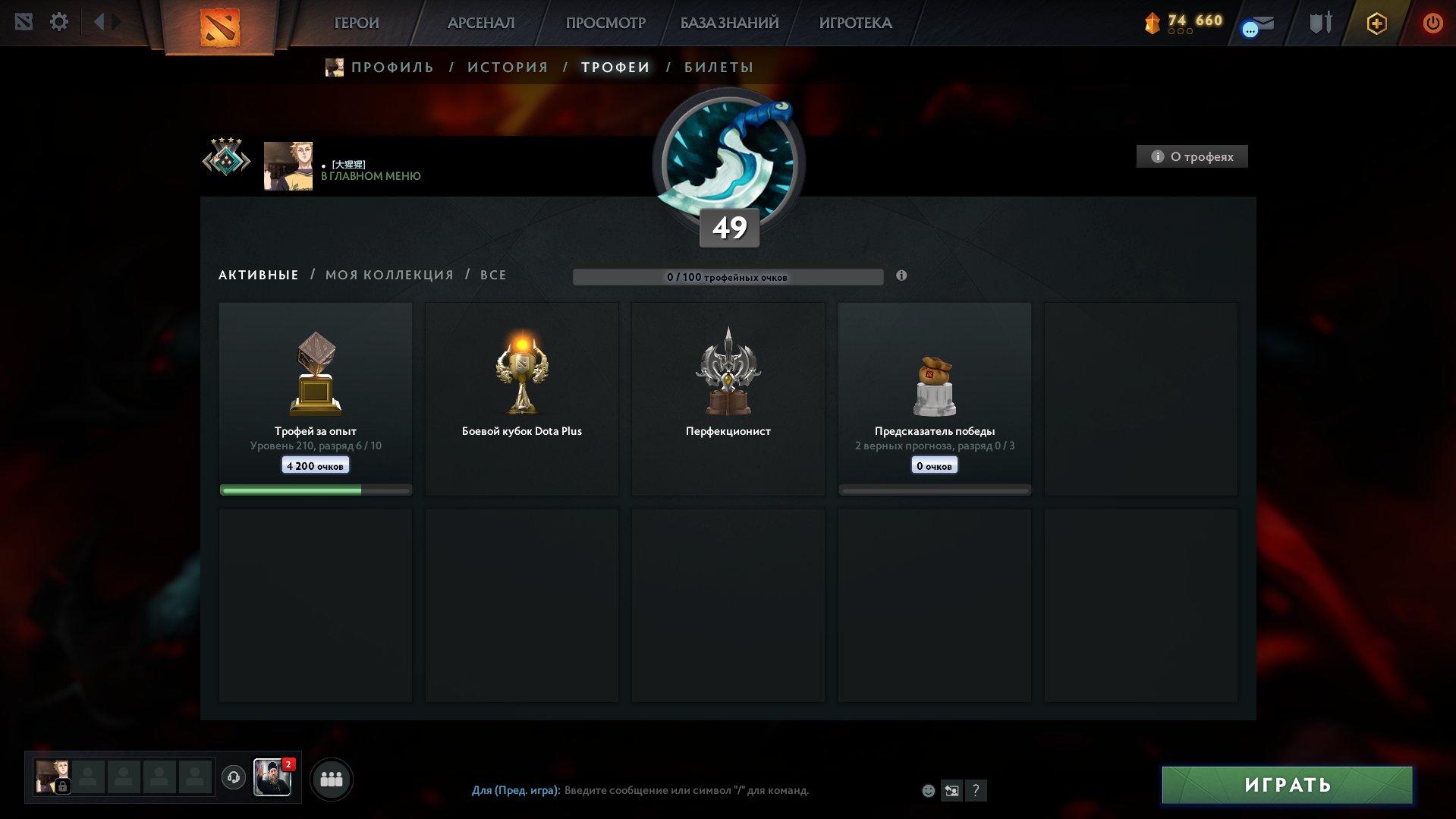The image size is (1456, 819).
Task: Open О трофеях info panel
Action: 1191,156
